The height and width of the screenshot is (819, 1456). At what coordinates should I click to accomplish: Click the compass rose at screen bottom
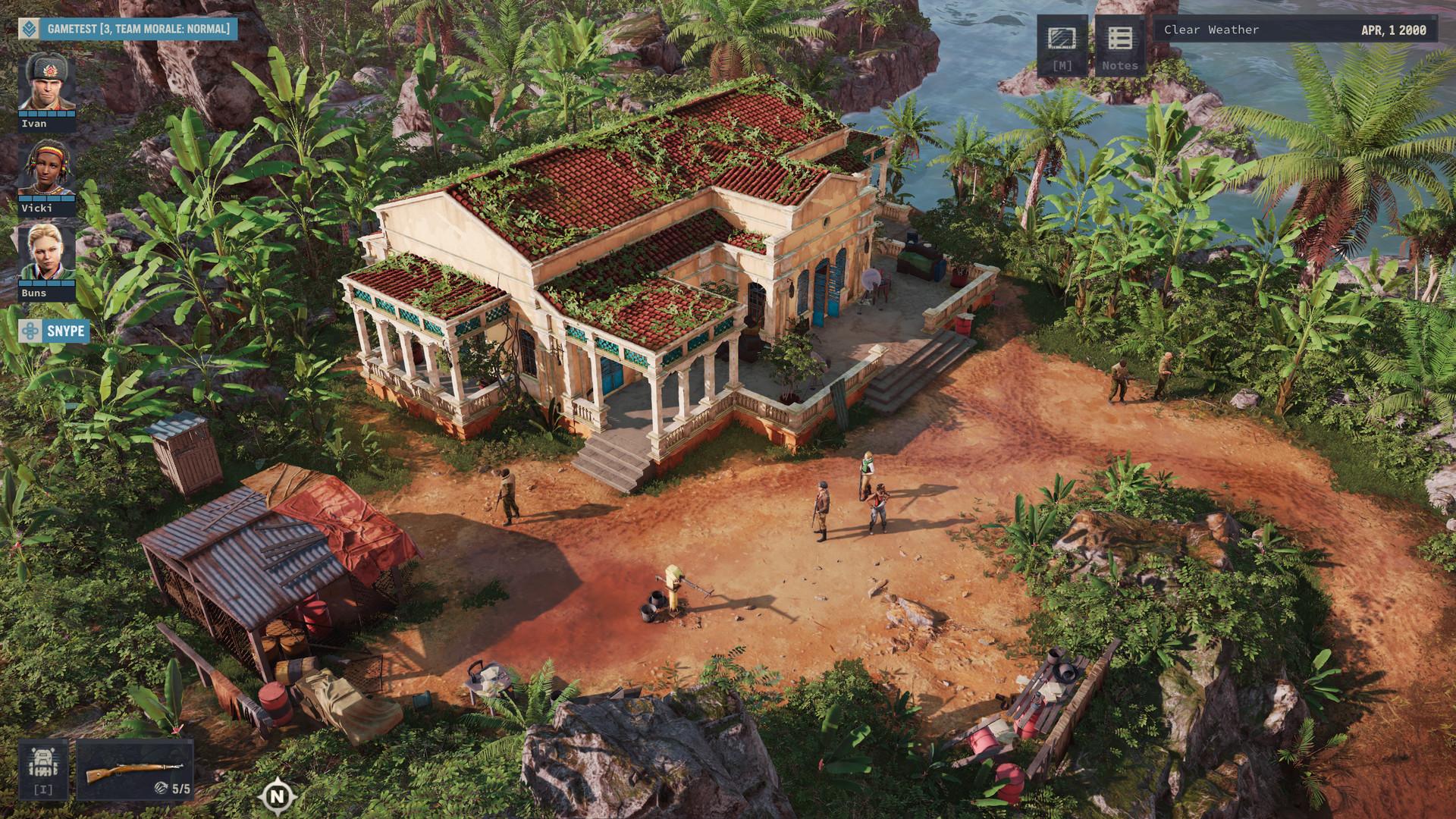277,797
